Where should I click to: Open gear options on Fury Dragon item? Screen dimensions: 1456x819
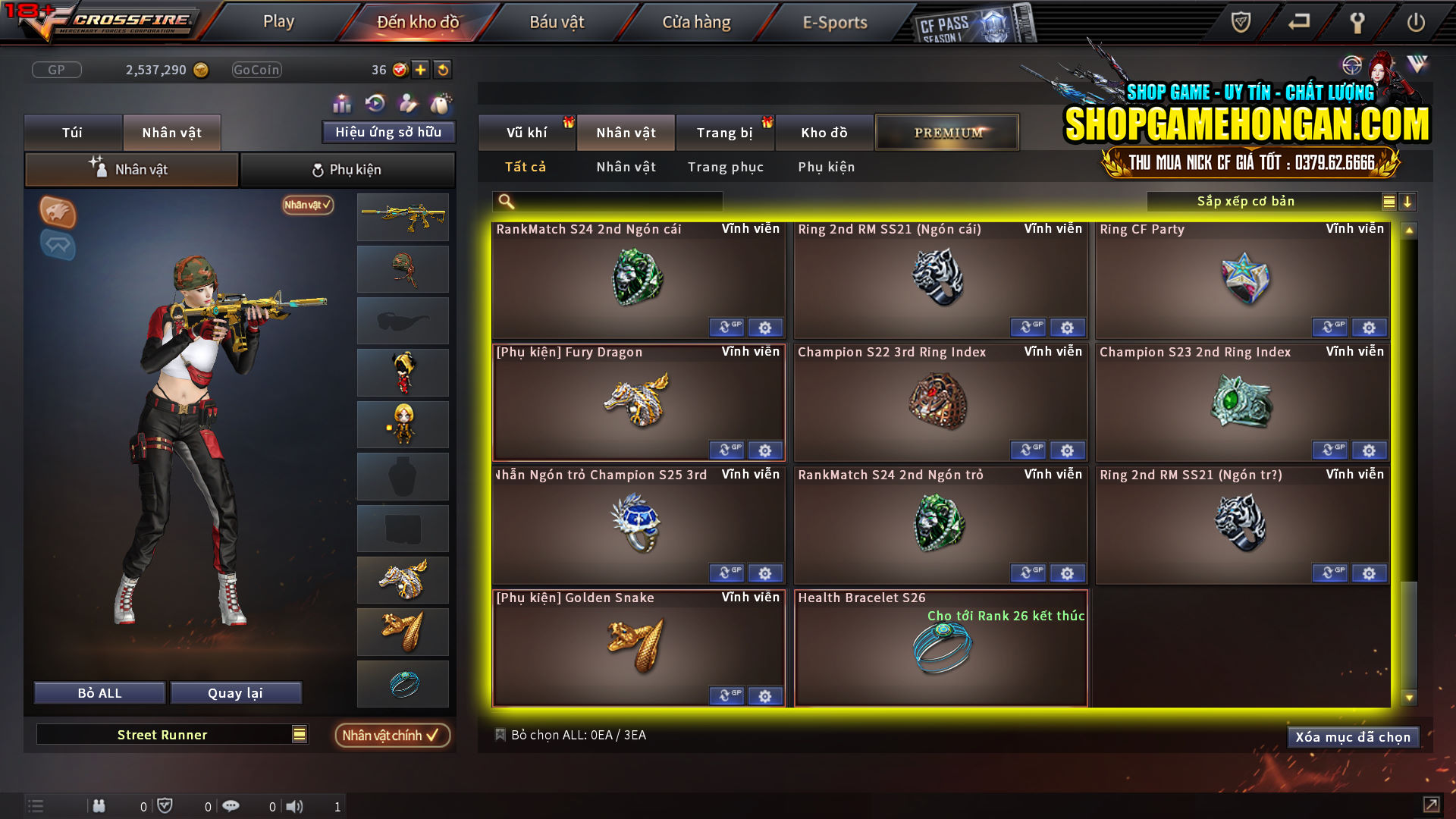point(765,450)
